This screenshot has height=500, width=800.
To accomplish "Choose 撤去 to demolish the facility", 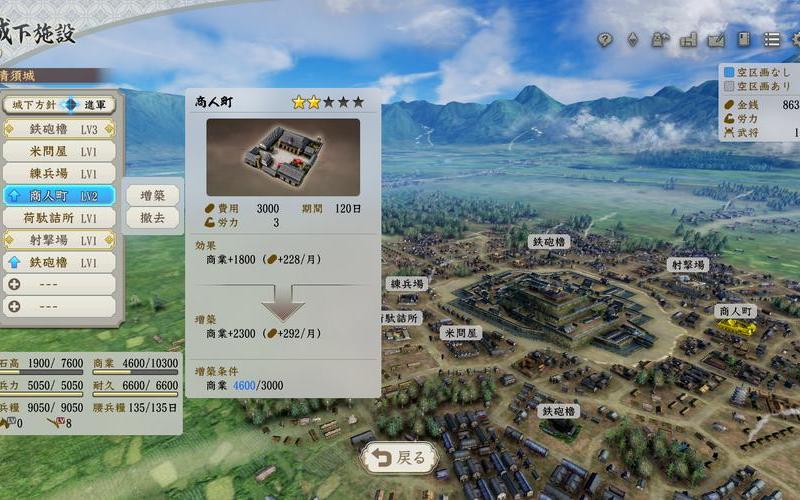I will pos(153,217).
